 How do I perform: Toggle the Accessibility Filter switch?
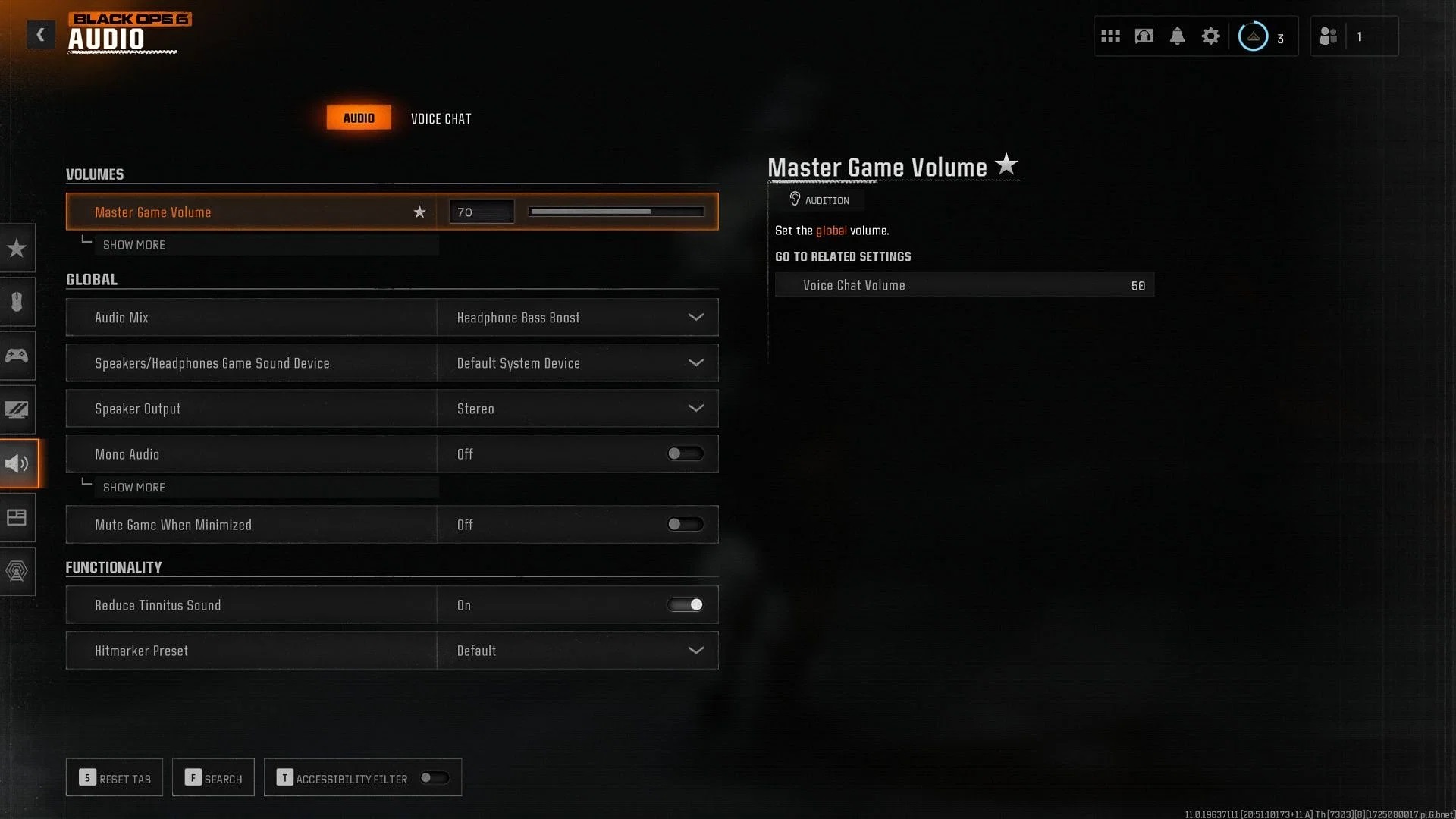click(435, 778)
